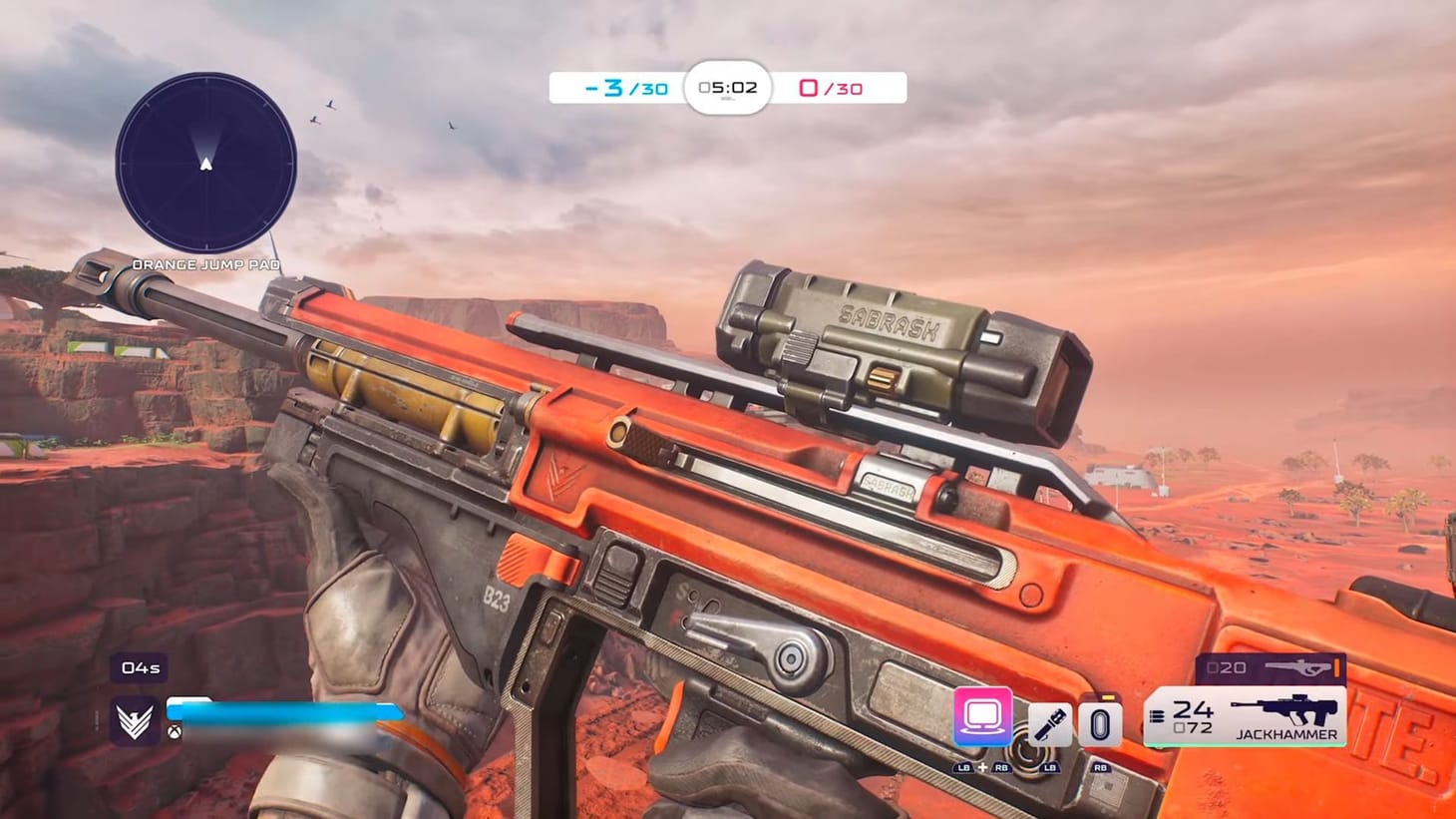Screen dimensions: 1456x819
Task: Click the holstered sidearm weapon icon
Action: [1296, 667]
